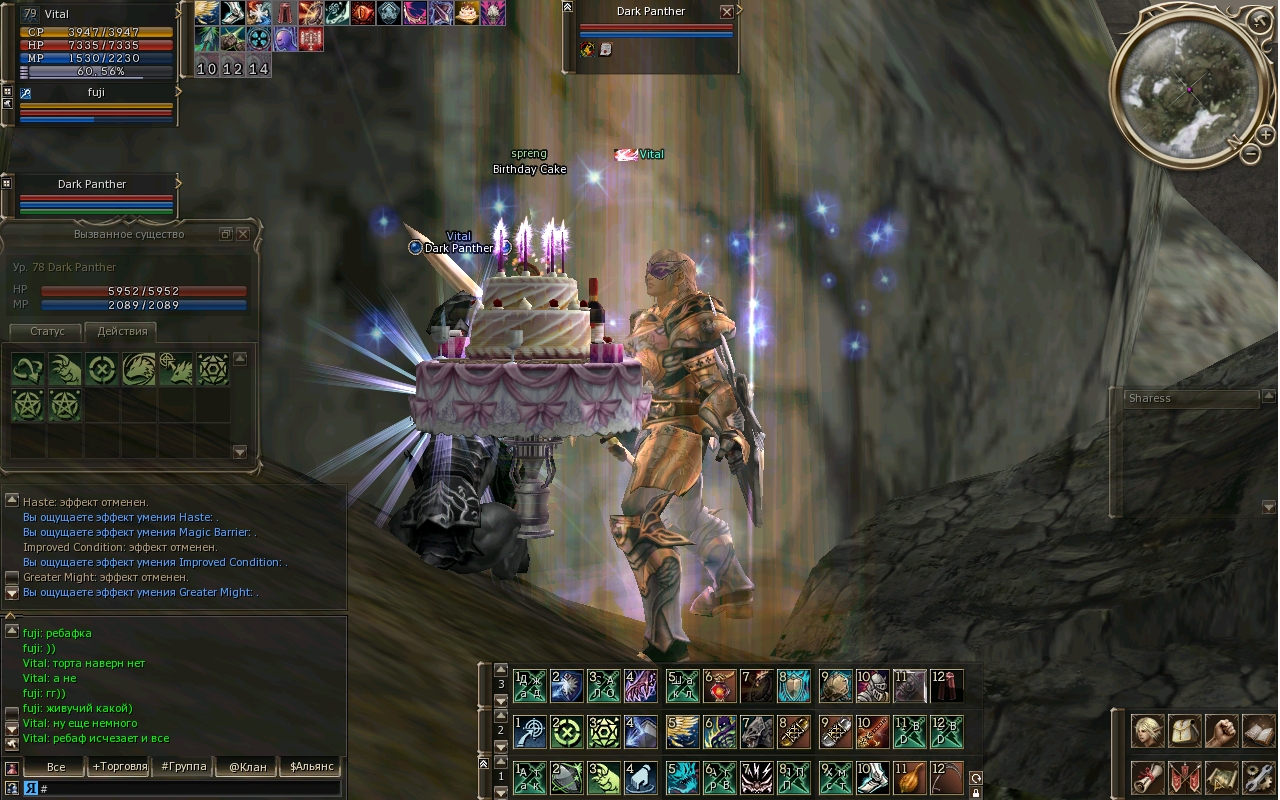Click the pet stop action with crossed circle

tap(100, 369)
